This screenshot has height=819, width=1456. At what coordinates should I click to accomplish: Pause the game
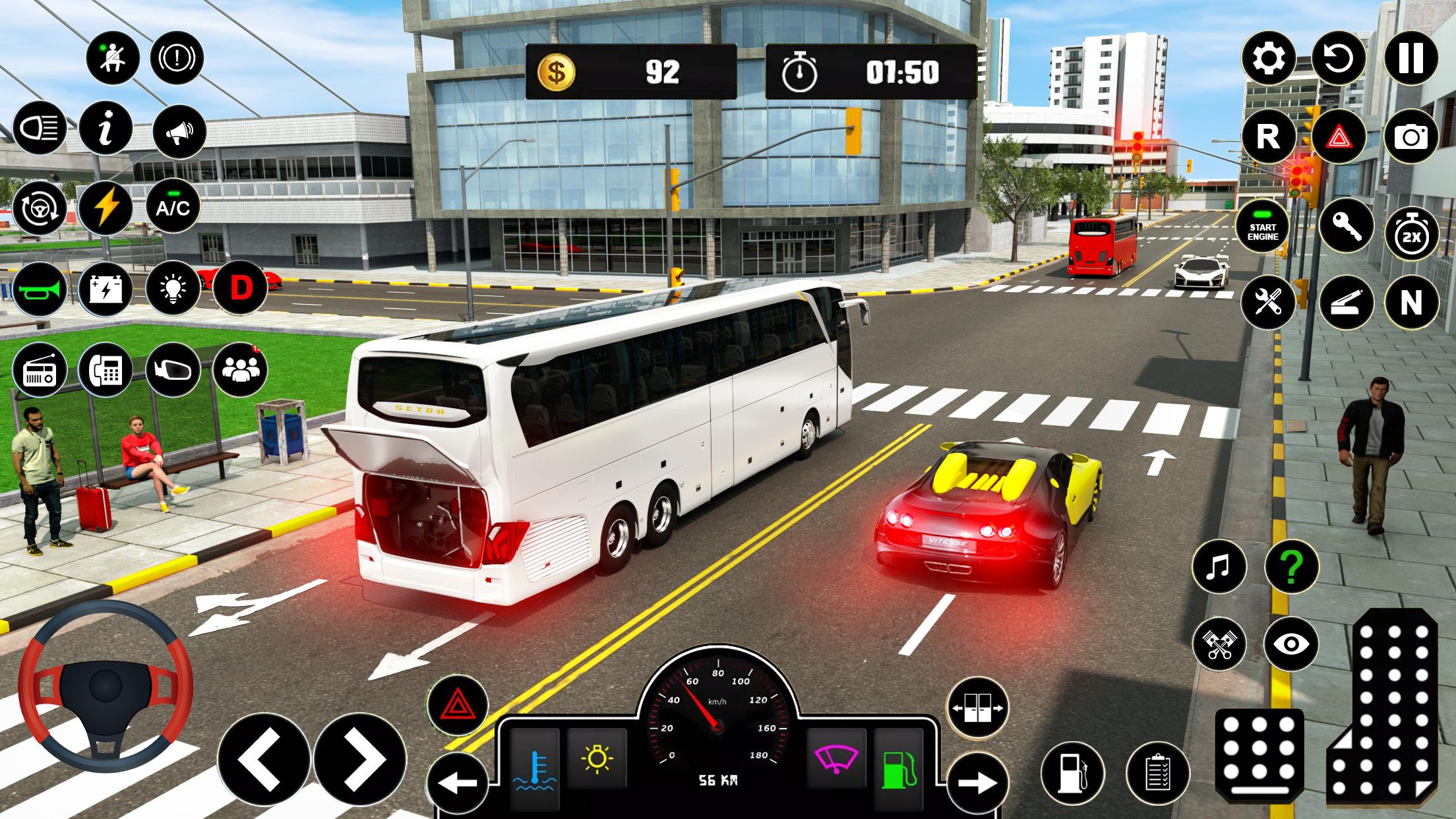[x=1410, y=59]
